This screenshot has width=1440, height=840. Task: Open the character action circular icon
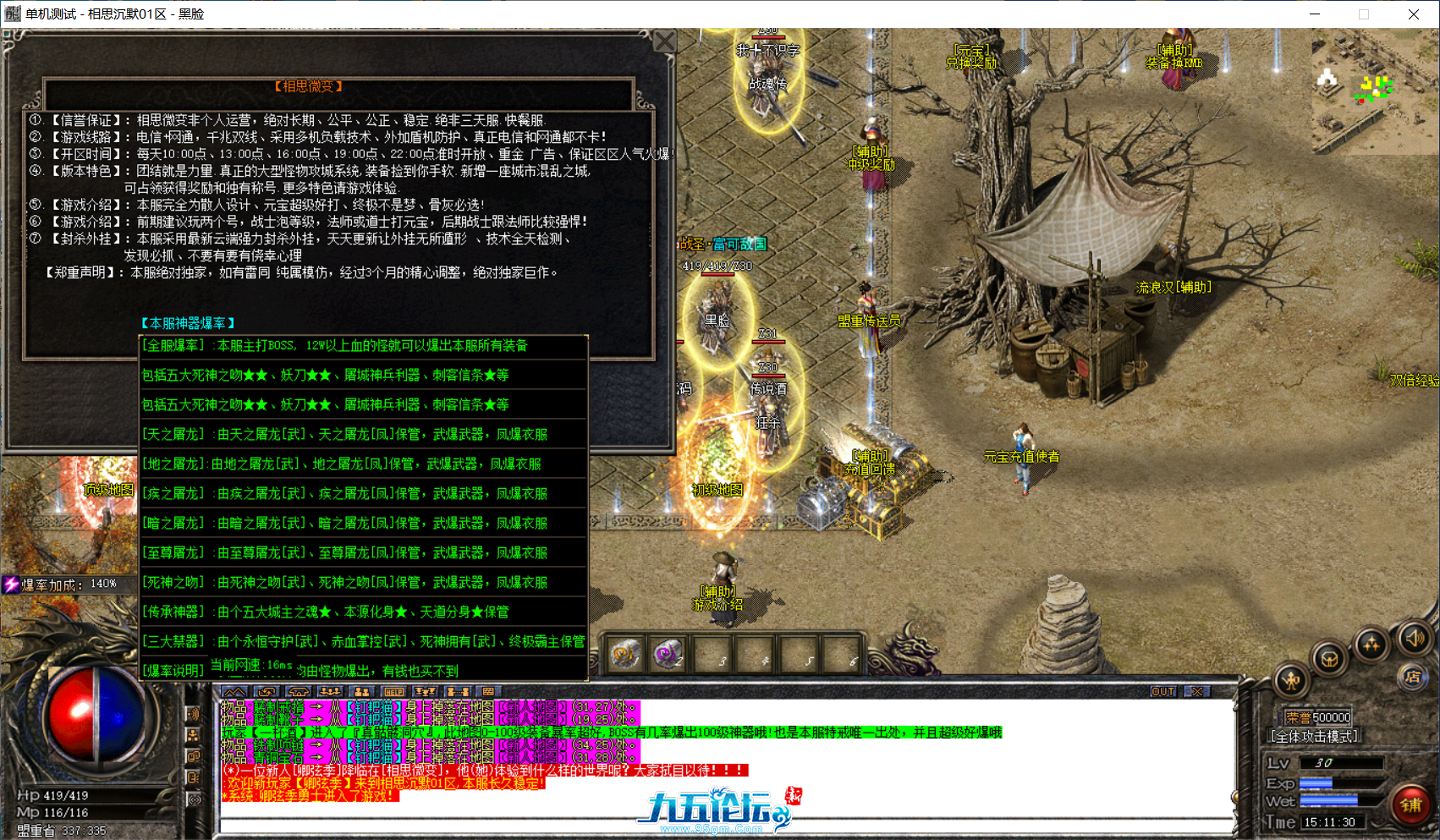(1291, 681)
